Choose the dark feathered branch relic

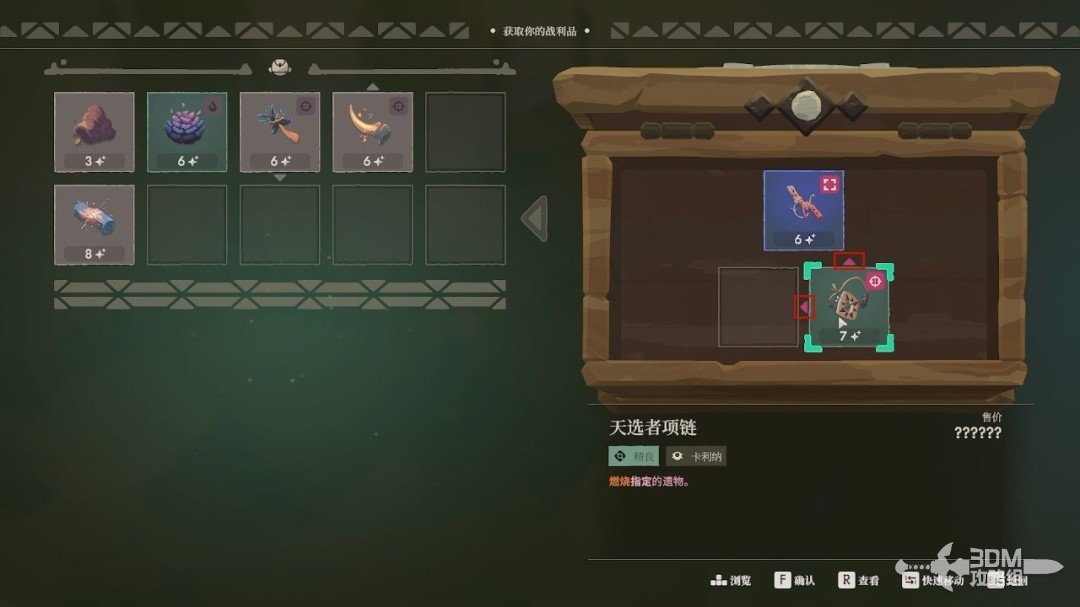[280, 131]
